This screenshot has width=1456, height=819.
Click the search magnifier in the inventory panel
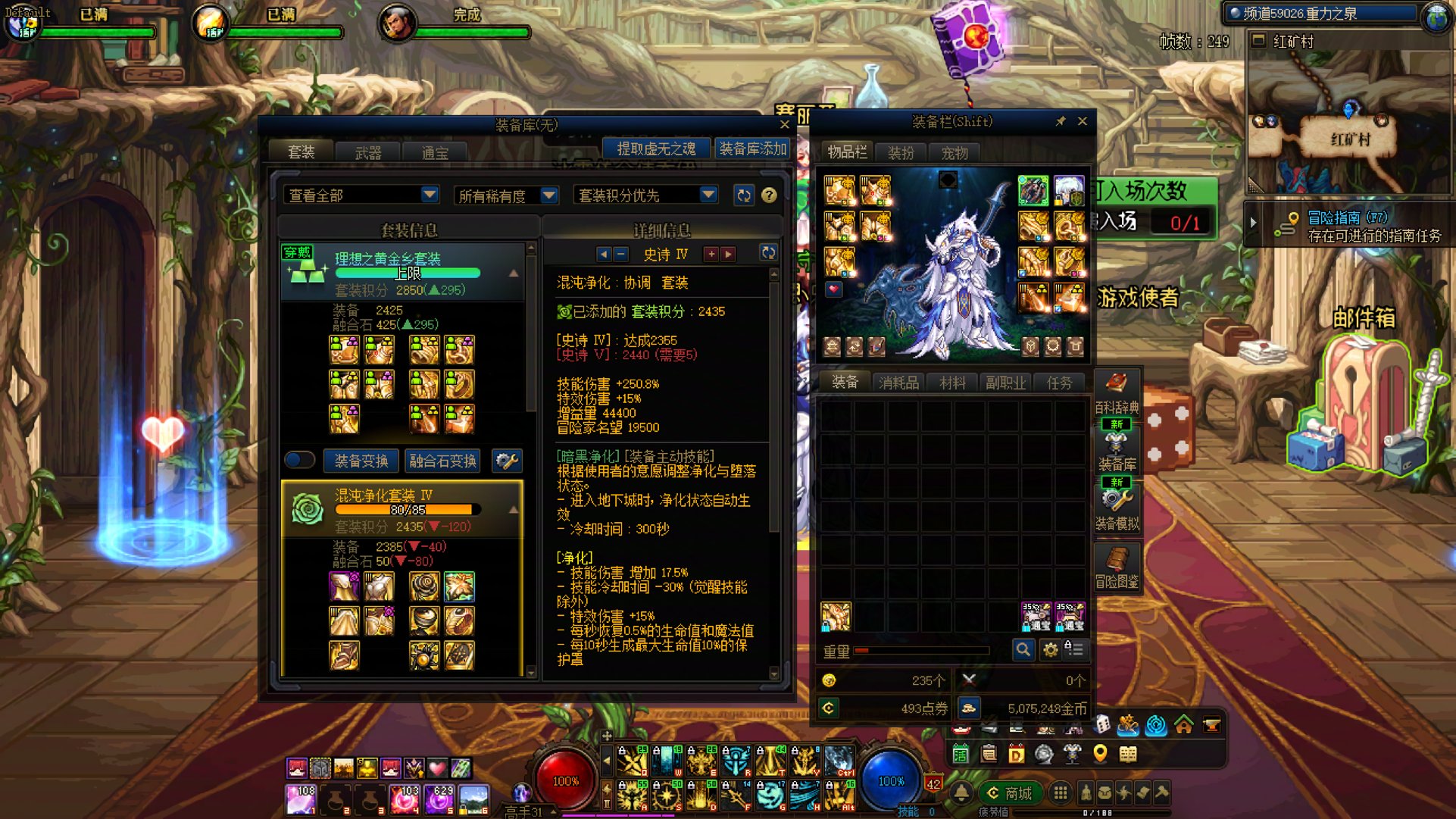click(1023, 650)
